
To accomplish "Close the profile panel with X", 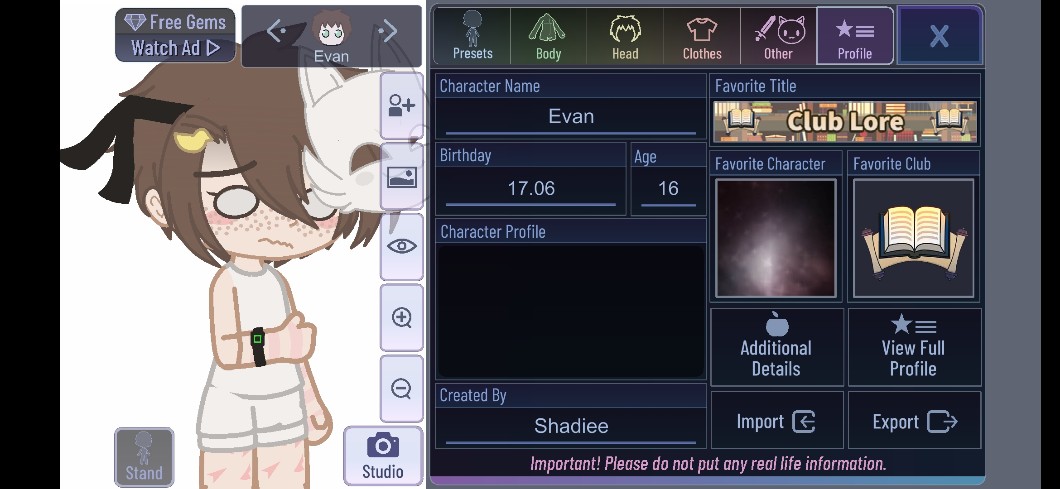I will (938, 37).
